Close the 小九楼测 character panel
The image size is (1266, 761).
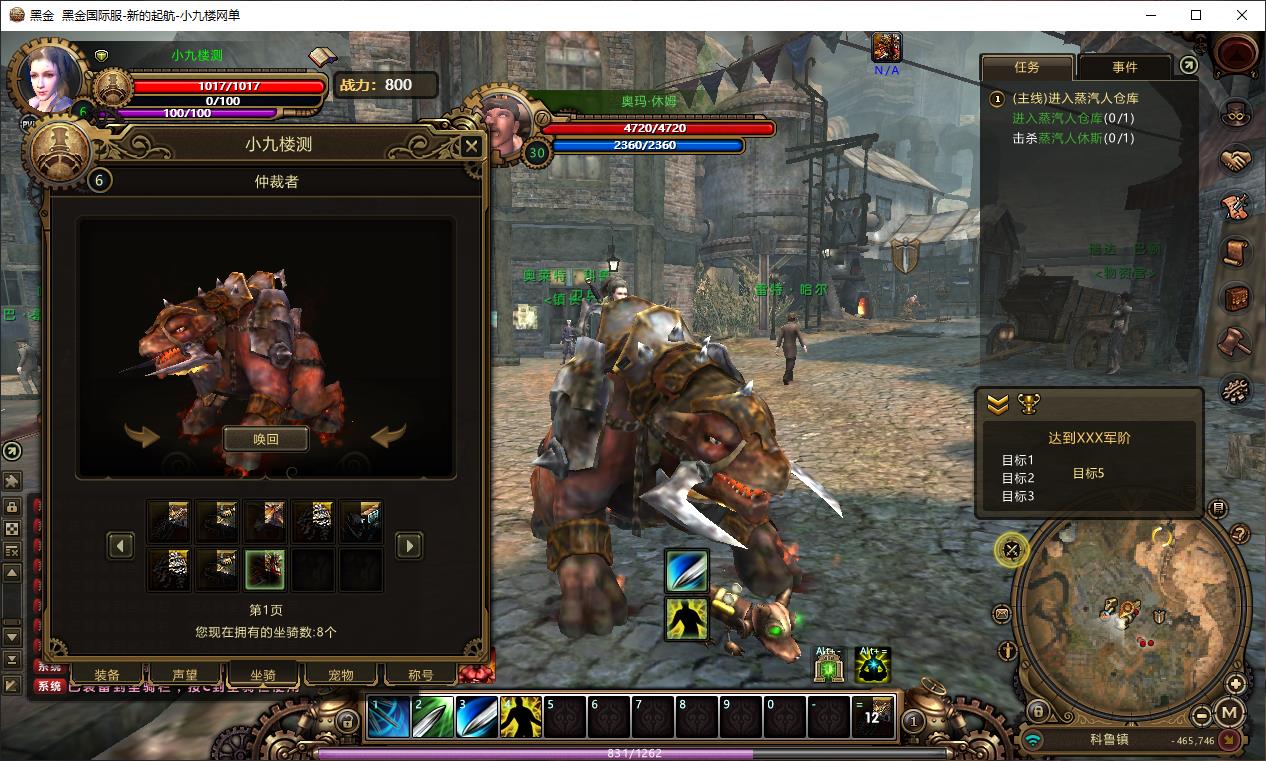coord(471,146)
